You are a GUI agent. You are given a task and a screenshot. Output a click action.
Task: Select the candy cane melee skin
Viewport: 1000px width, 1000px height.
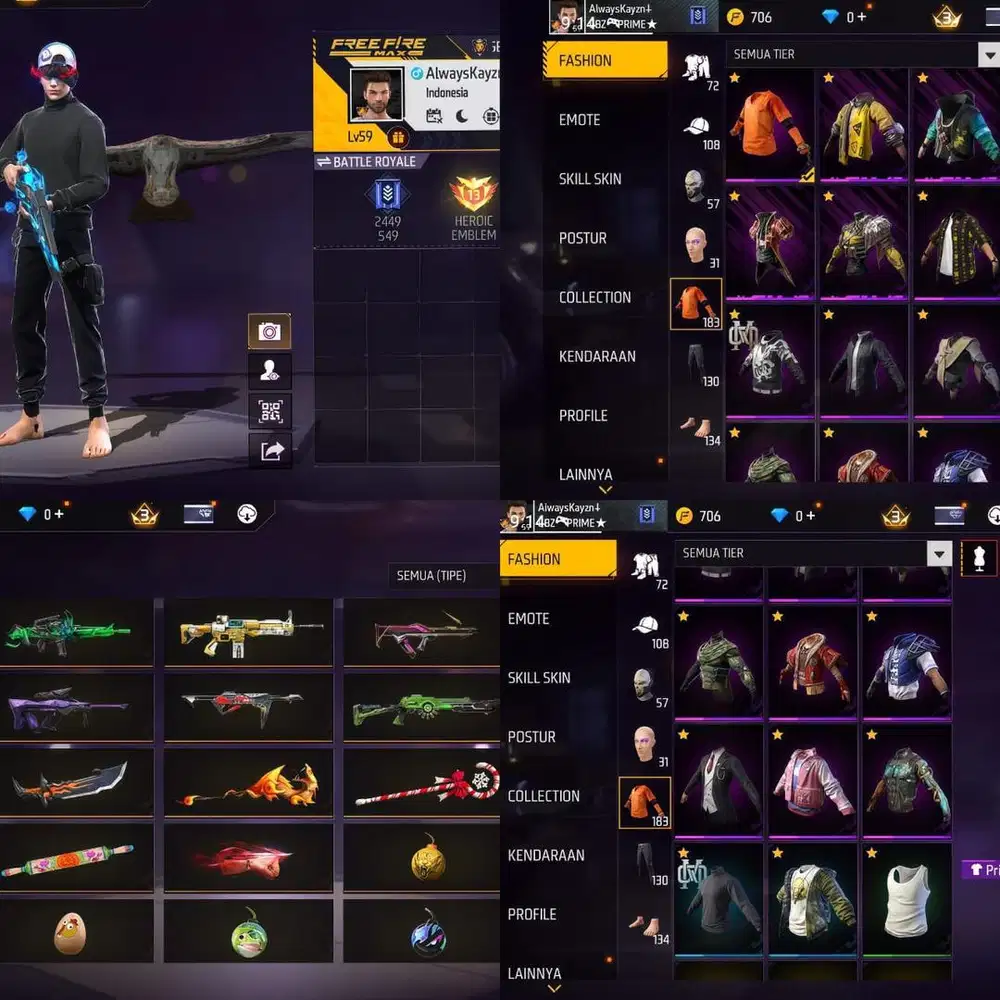(427, 783)
